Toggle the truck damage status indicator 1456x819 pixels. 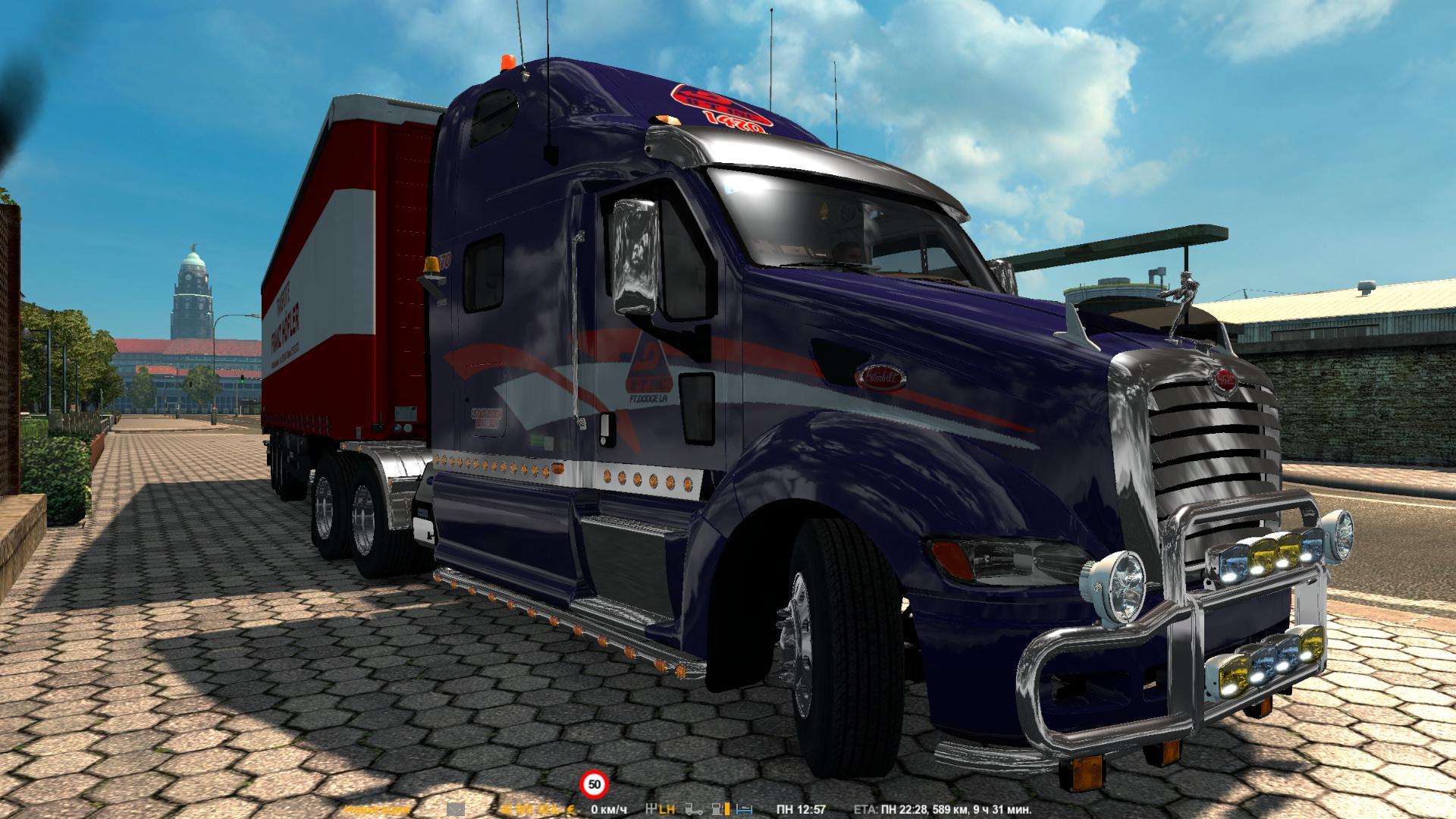pyautogui.click(x=692, y=808)
